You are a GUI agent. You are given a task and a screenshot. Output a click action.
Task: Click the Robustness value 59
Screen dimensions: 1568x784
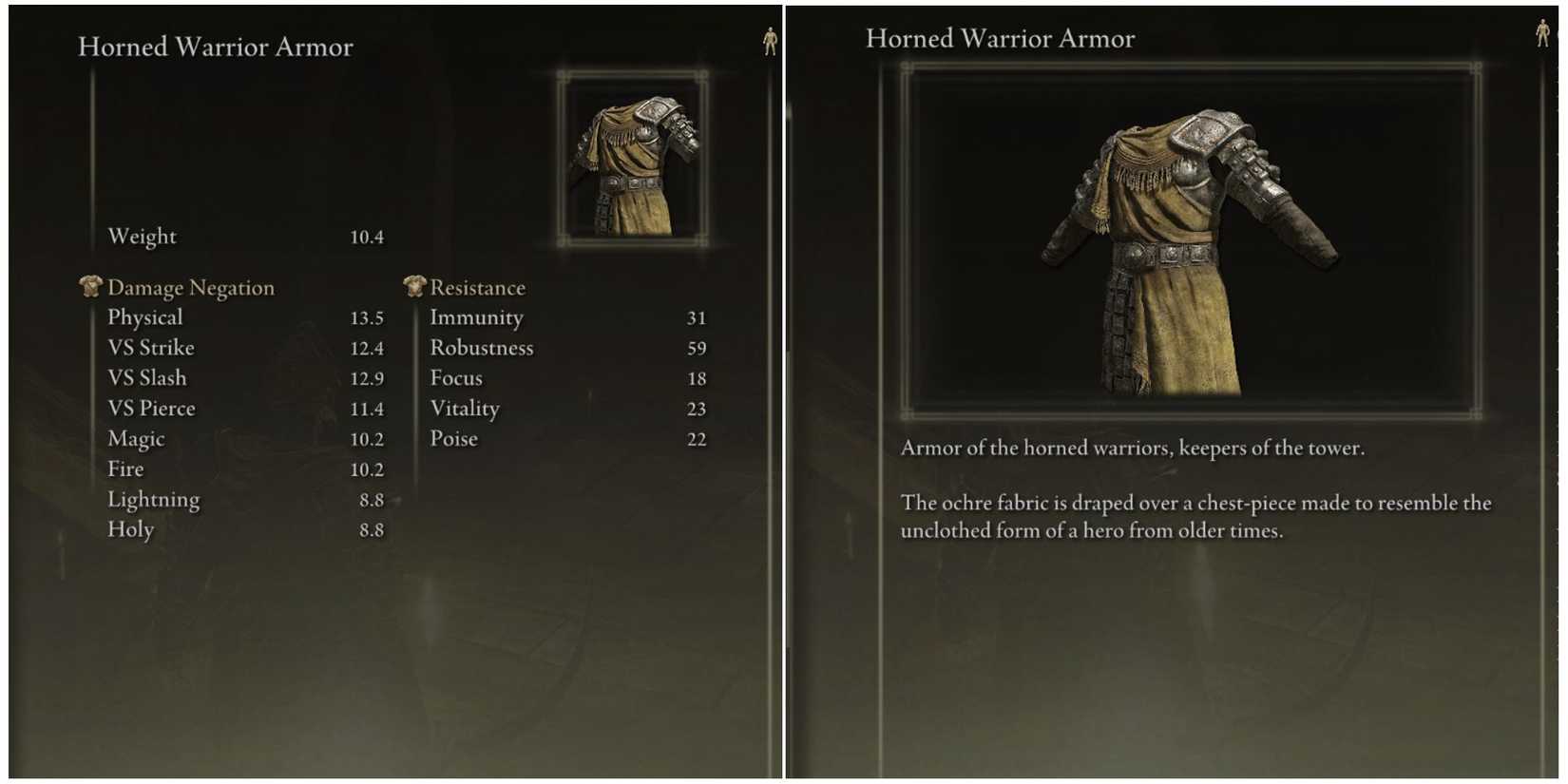(697, 348)
